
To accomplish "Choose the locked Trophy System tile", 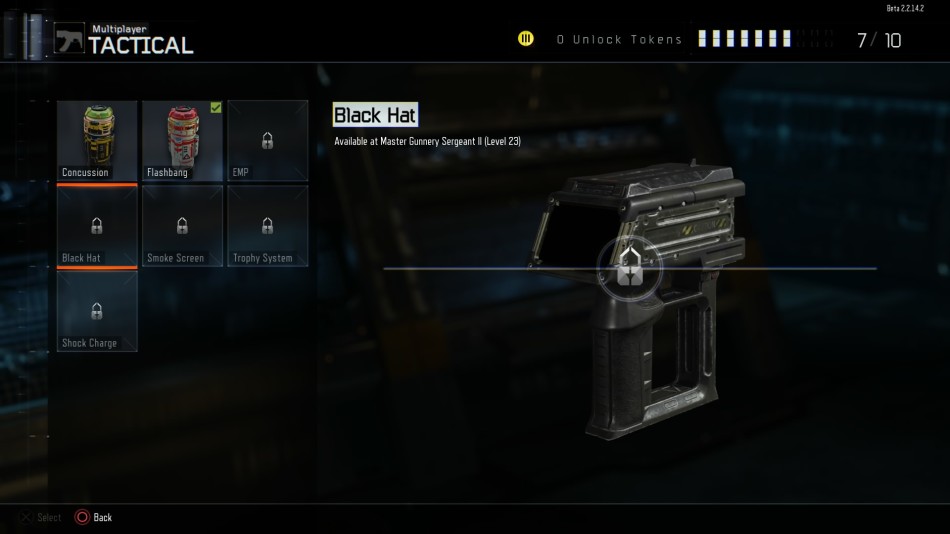I will (x=267, y=227).
